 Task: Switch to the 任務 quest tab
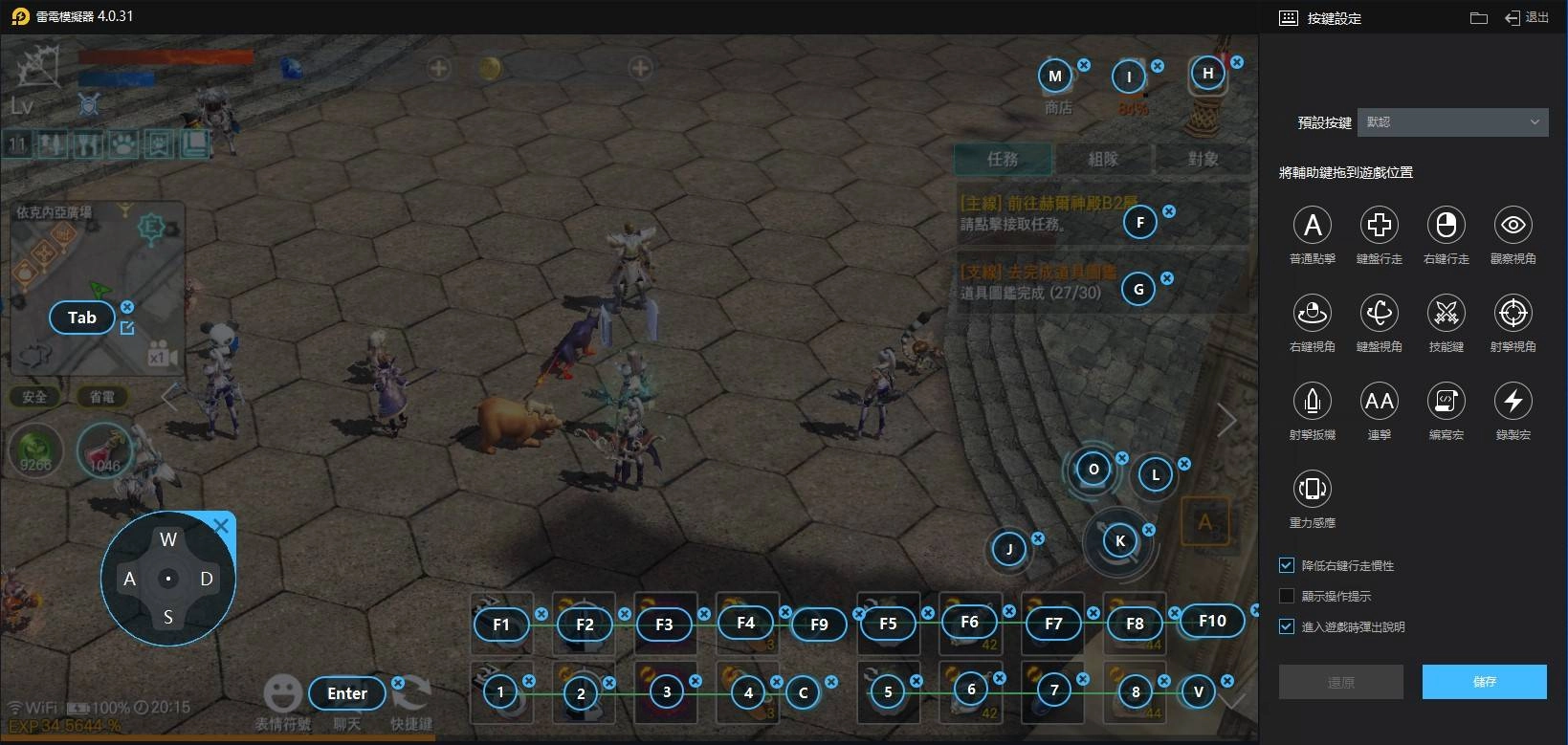pyautogui.click(x=1003, y=159)
